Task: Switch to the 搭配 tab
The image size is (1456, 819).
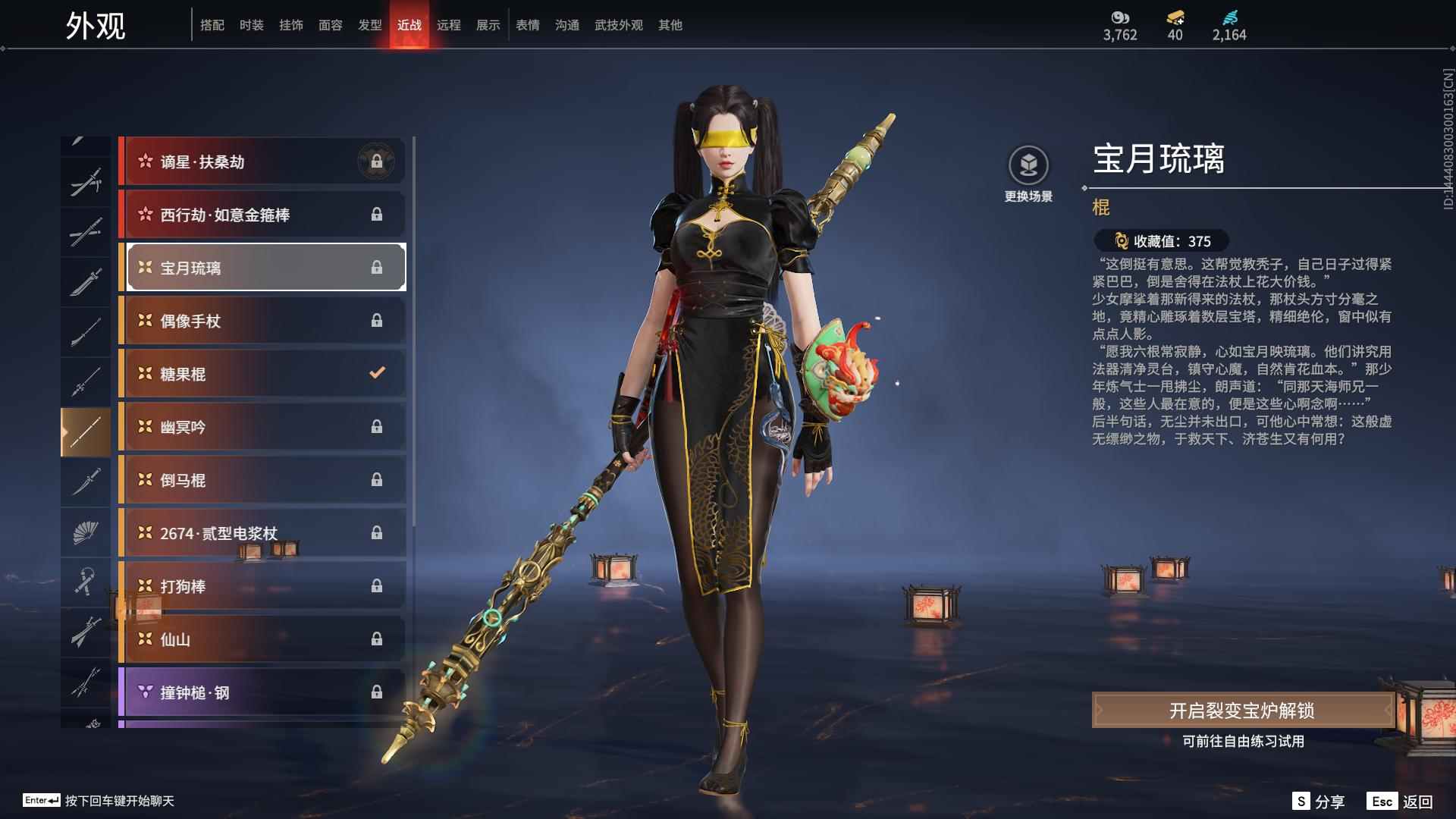Action: point(212,25)
